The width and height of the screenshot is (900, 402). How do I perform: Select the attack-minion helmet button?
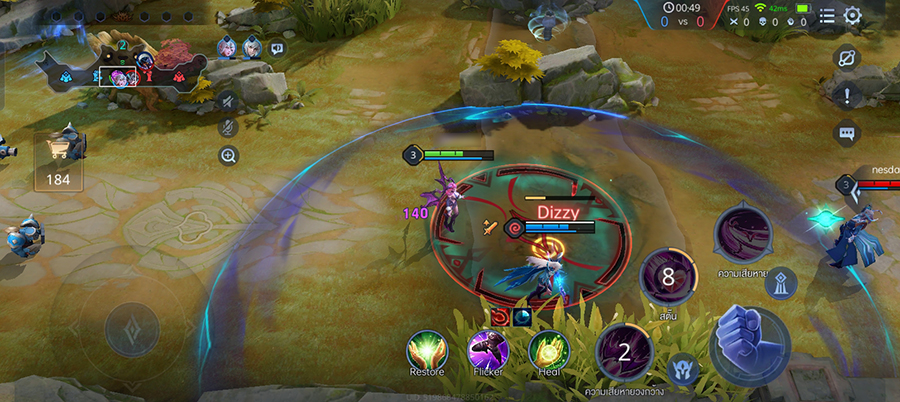(684, 367)
